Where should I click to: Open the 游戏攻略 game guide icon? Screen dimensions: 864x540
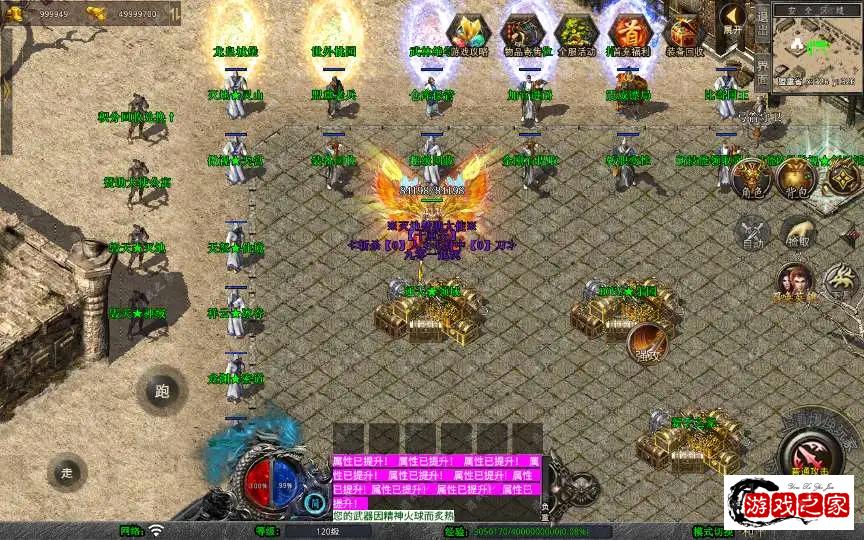click(467, 34)
